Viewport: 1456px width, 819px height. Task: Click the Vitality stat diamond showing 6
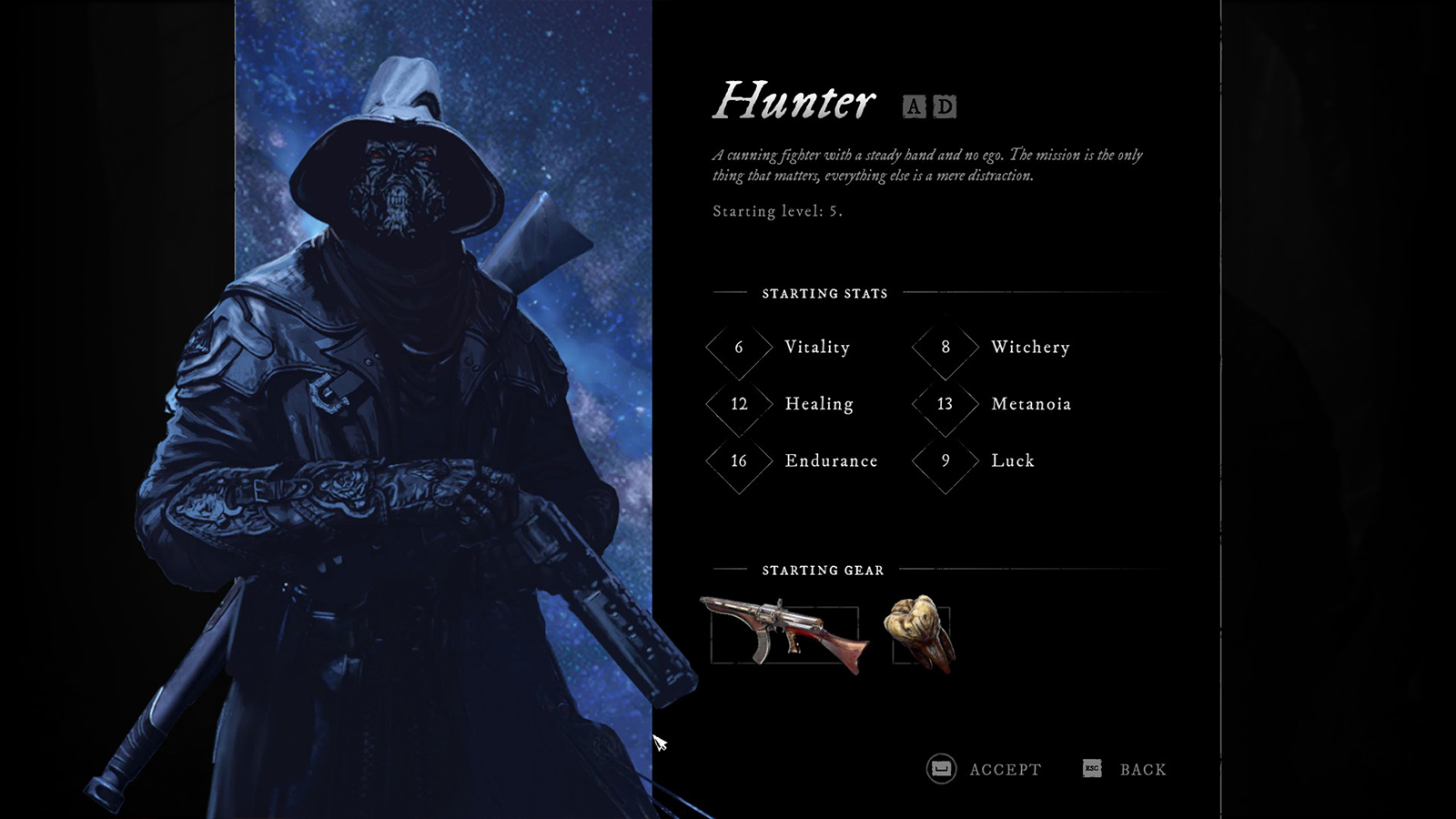(x=738, y=348)
